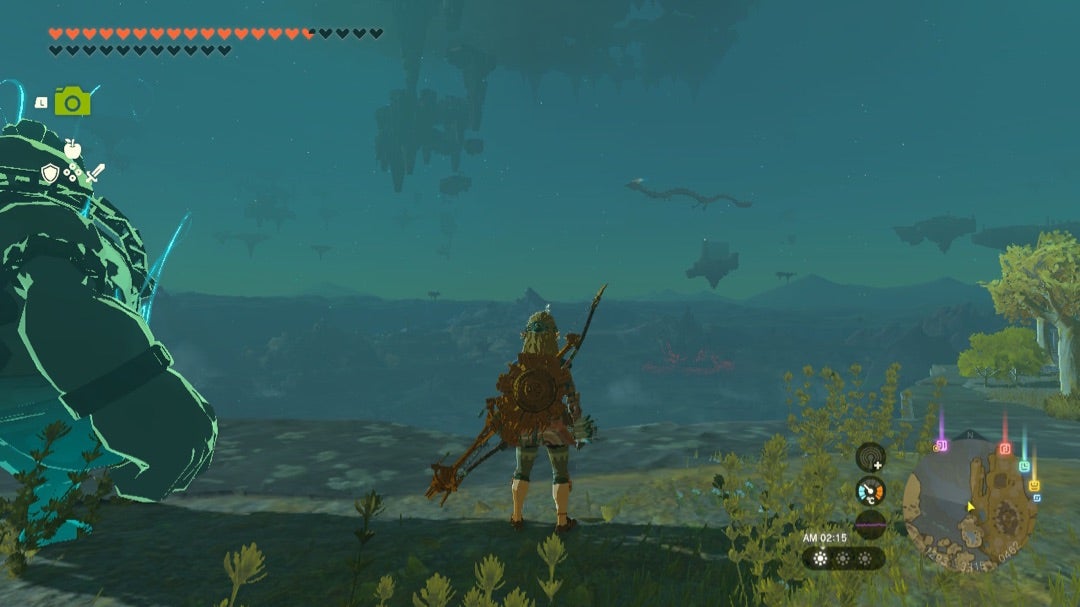Select the purple map pin on minimap
The width and height of the screenshot is (1080, 607).
940,445
